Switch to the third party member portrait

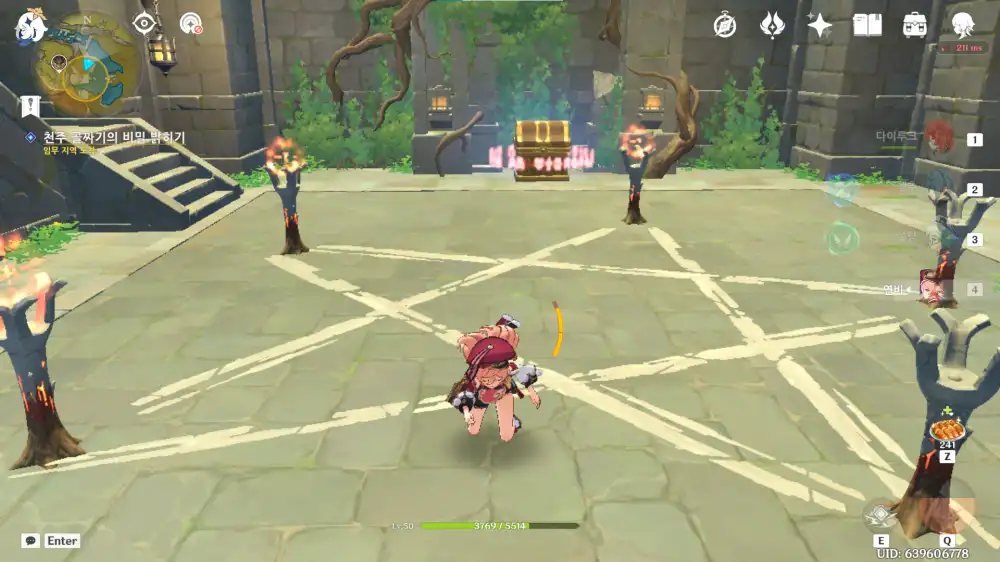940,238
